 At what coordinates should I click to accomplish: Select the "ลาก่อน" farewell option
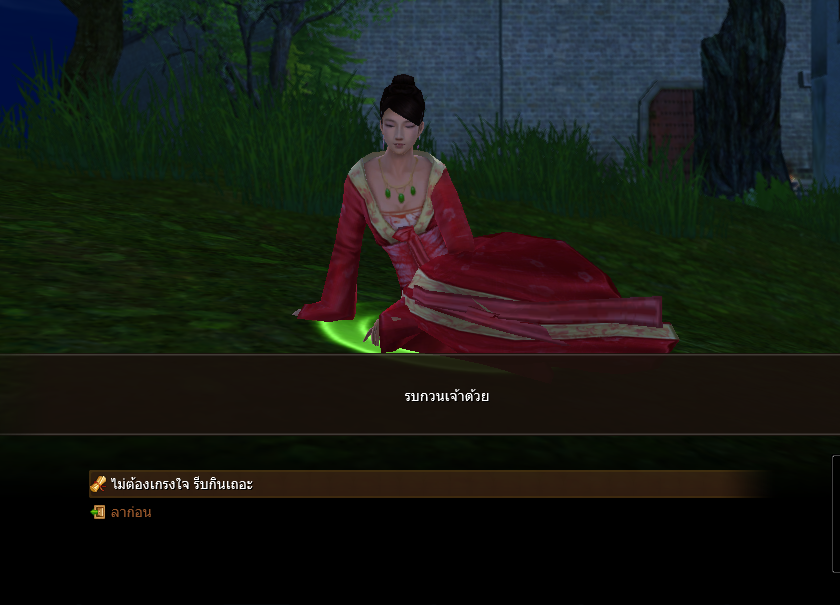tap(131, 512)
